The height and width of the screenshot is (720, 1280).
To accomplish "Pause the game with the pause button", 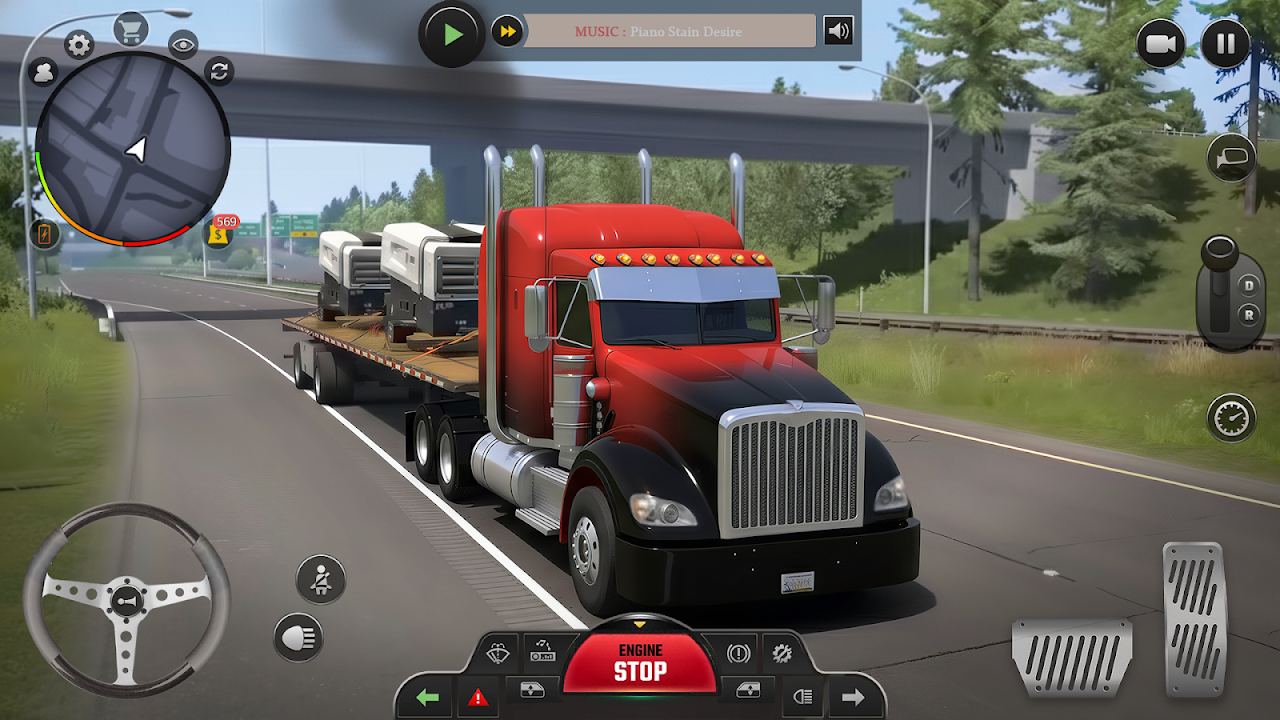I will click(x=1225, y=44).
